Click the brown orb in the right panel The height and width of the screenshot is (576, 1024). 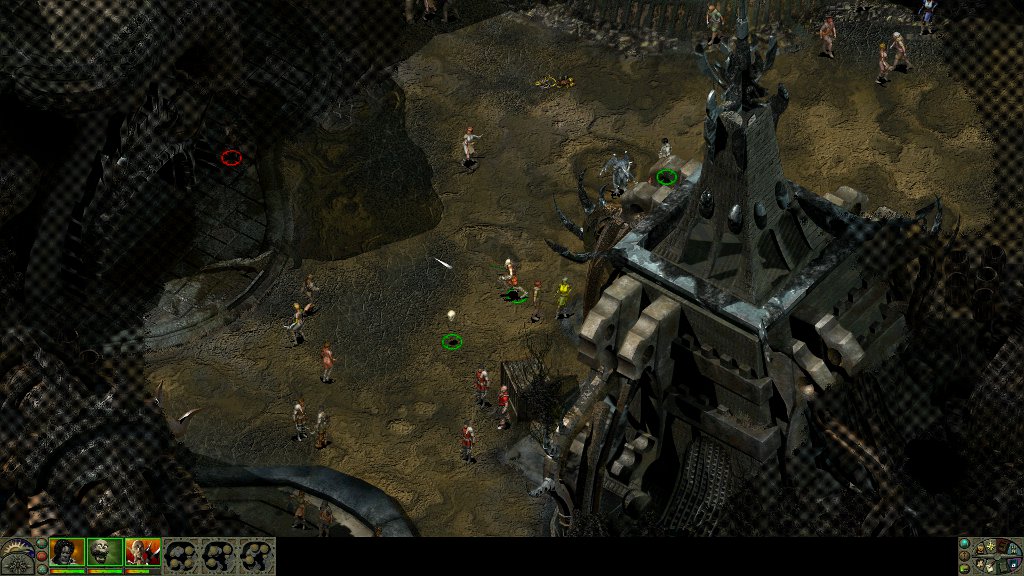[964, 556]
